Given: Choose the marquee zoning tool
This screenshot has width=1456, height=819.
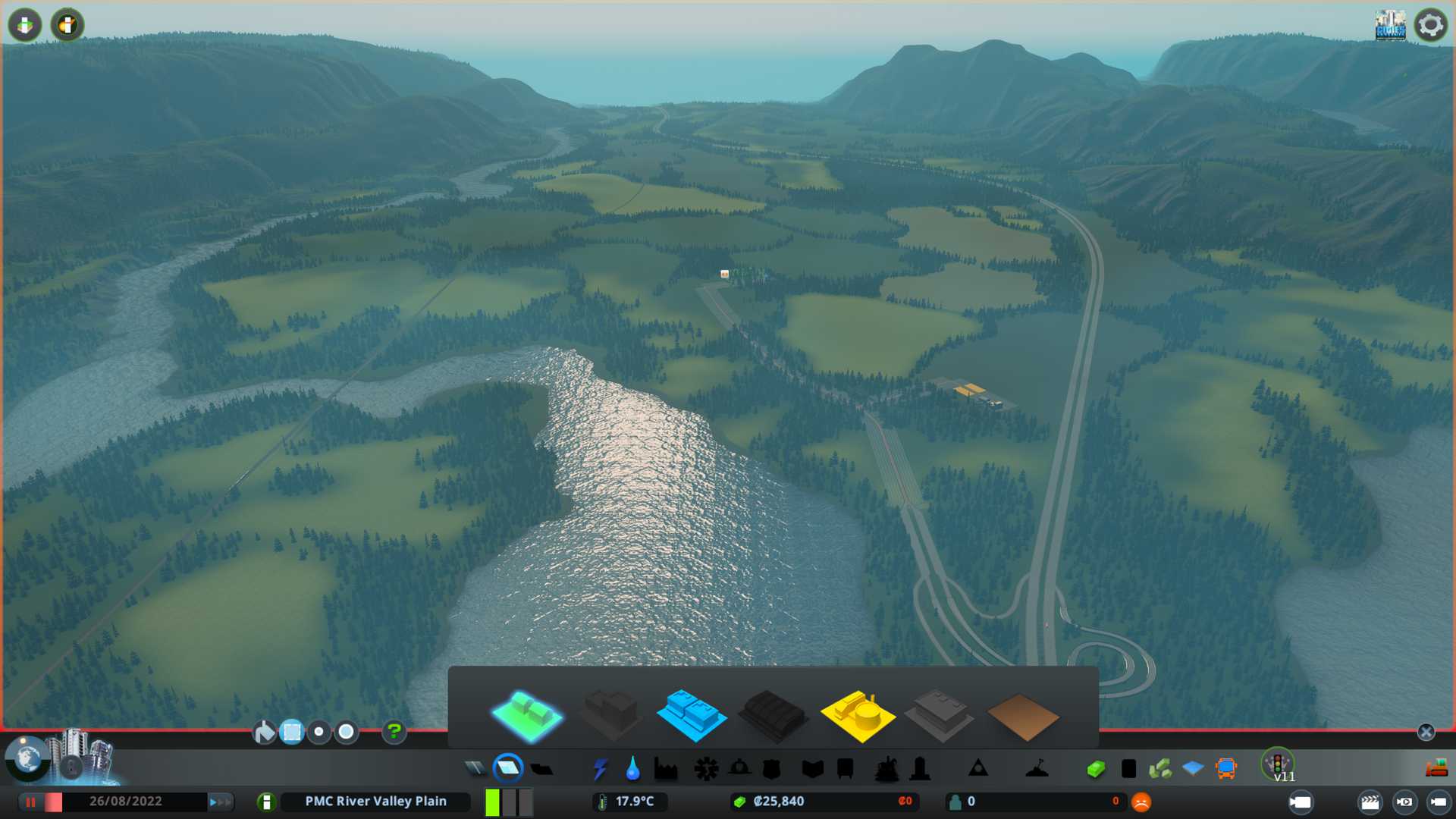Looking at the screenshot, I should point(291,733).
